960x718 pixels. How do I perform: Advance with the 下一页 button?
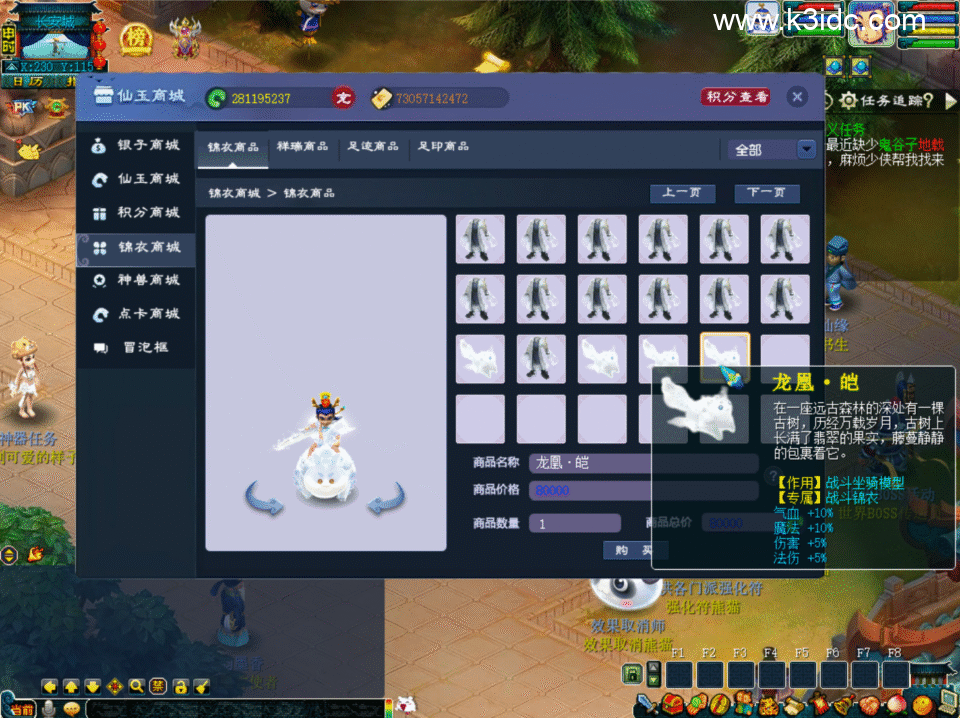pyautogui.click(x=767, y=193)
